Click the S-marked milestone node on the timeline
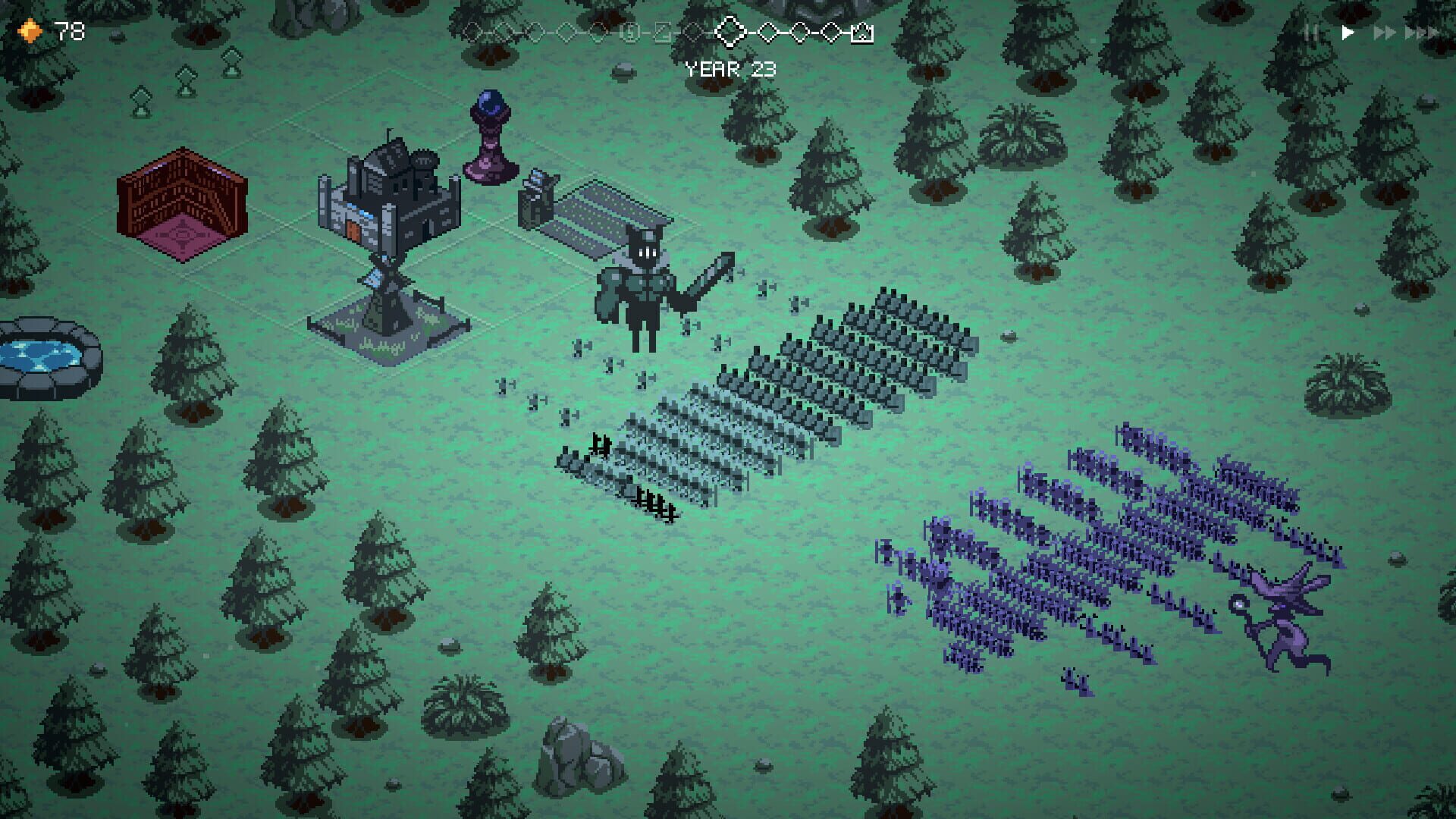1456x819 pixels. click(630, 33)
